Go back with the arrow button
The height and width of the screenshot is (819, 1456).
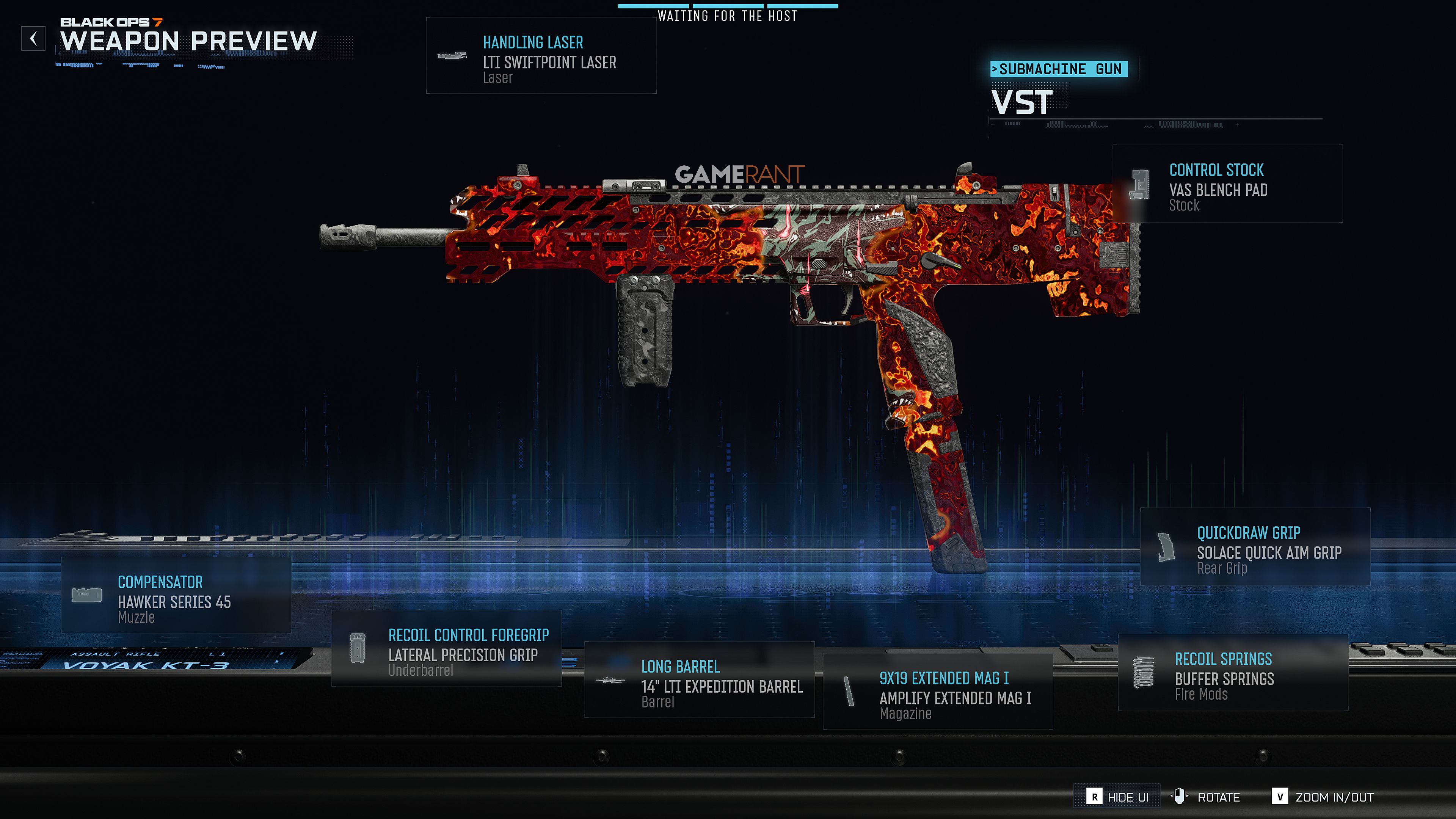pyautogui.click(x=33, y=39)
